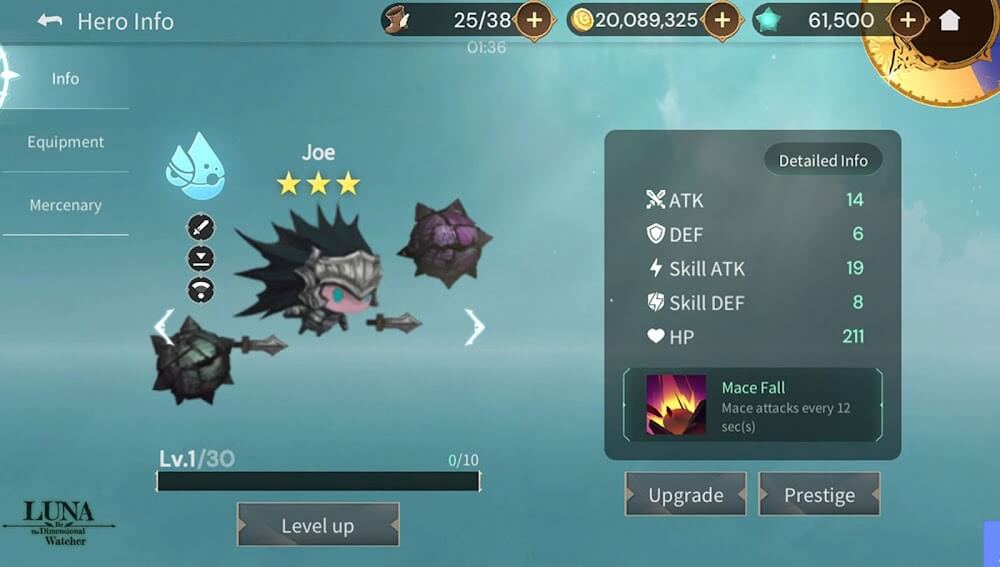This screenshot has height=567, width=1000.
Task: Return to the home screen
Action: (x=949, y=20)
